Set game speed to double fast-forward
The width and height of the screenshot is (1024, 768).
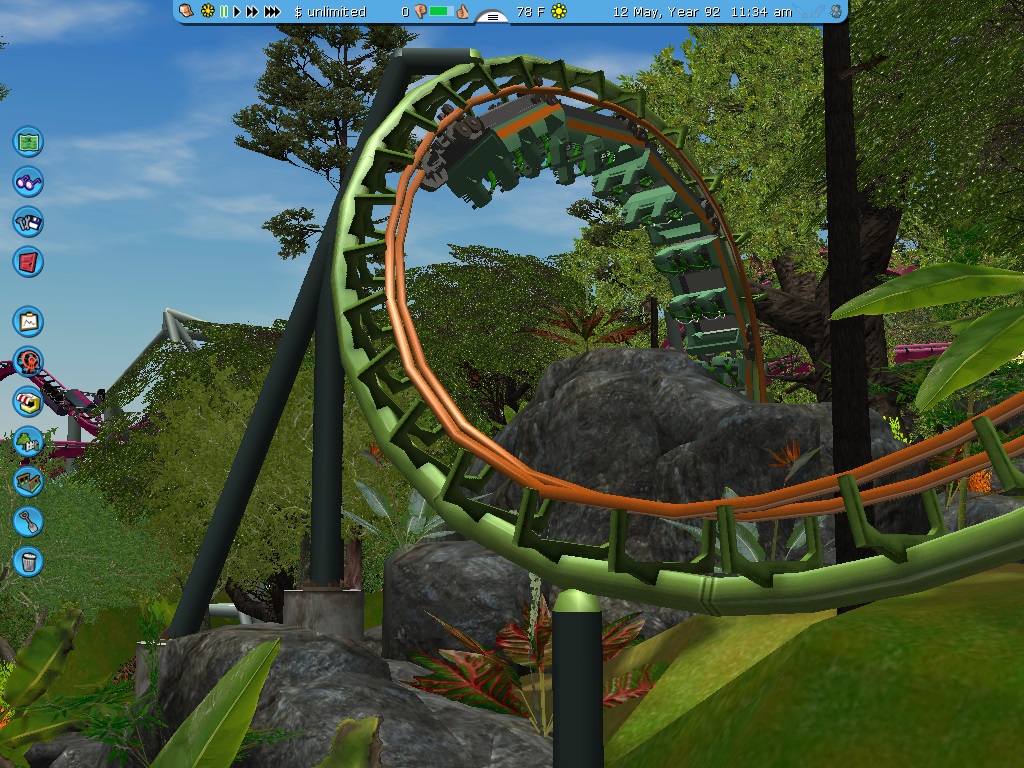coord(252,12)
